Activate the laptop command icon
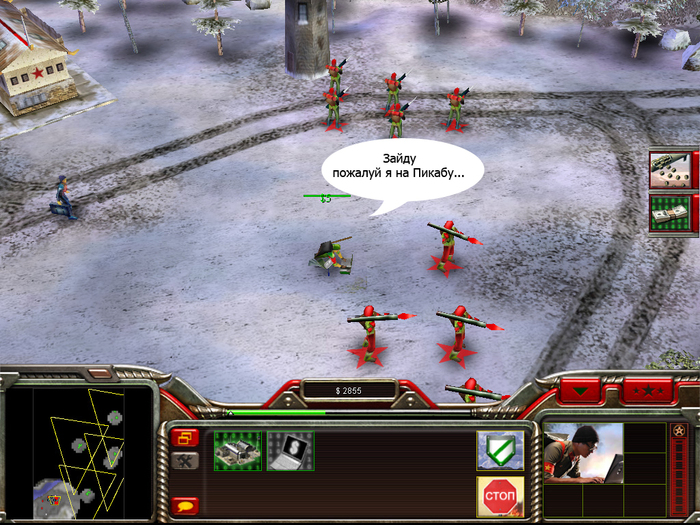This screenshot has height=525, width=700. point(290,451)
